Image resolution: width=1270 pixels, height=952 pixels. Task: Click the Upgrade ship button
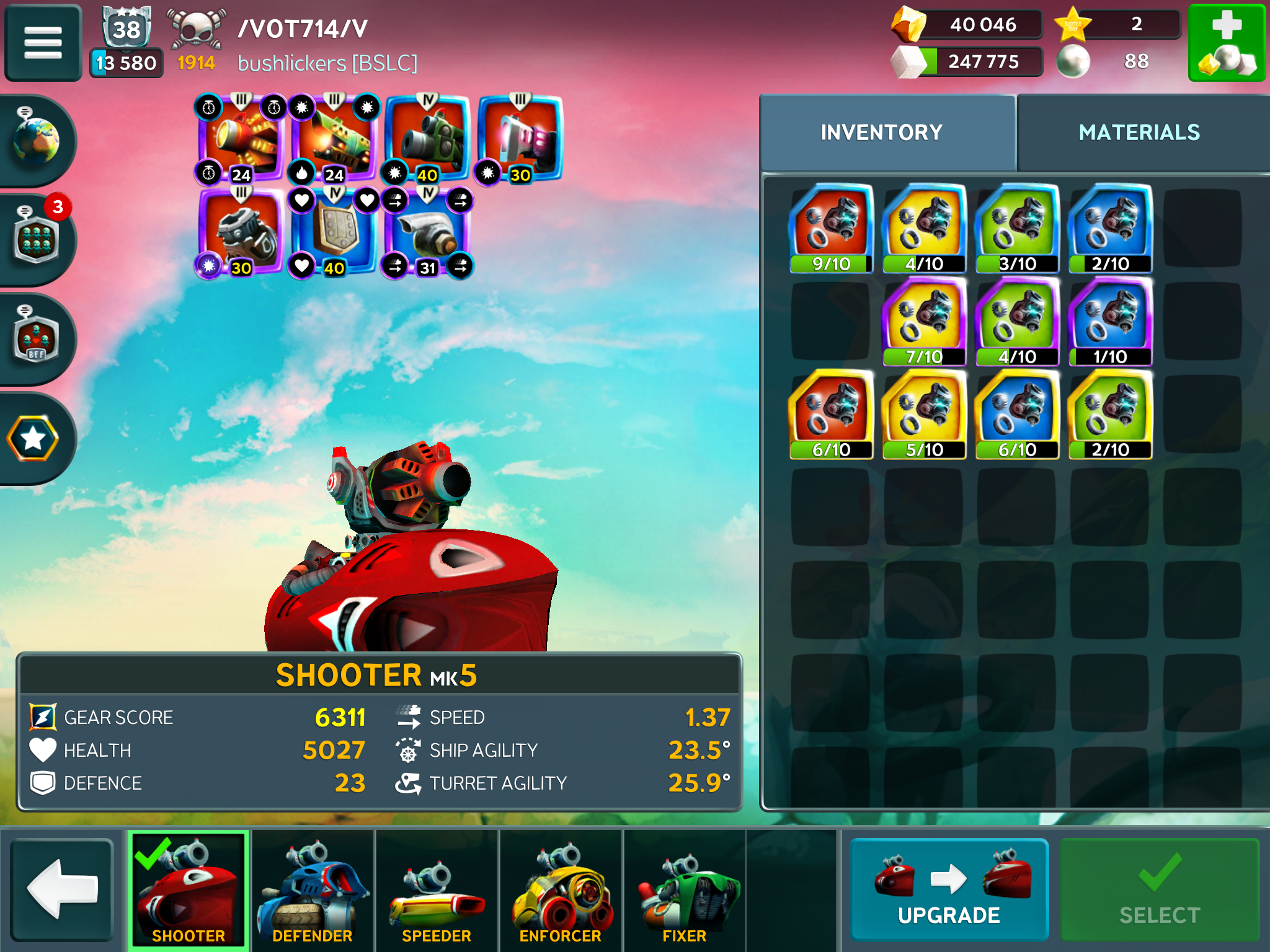pos(948,888)
